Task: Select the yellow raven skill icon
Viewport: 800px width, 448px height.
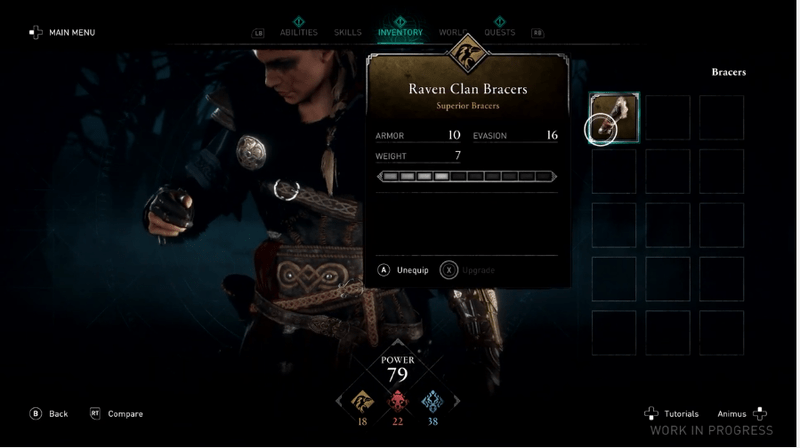Action: pos(362,402)
